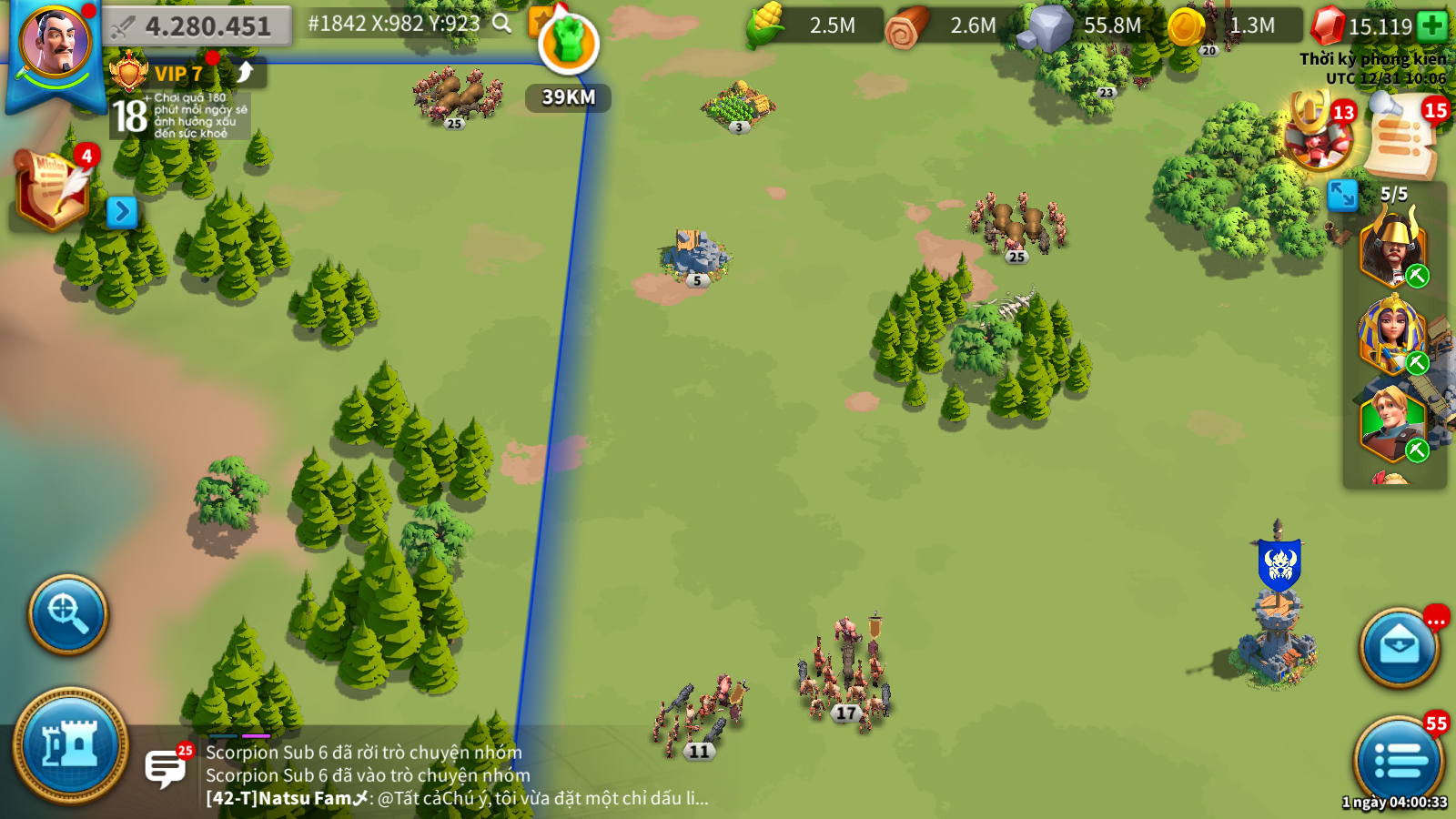
Task: Open the red helmet event icon
Action: coord(1316,134)
